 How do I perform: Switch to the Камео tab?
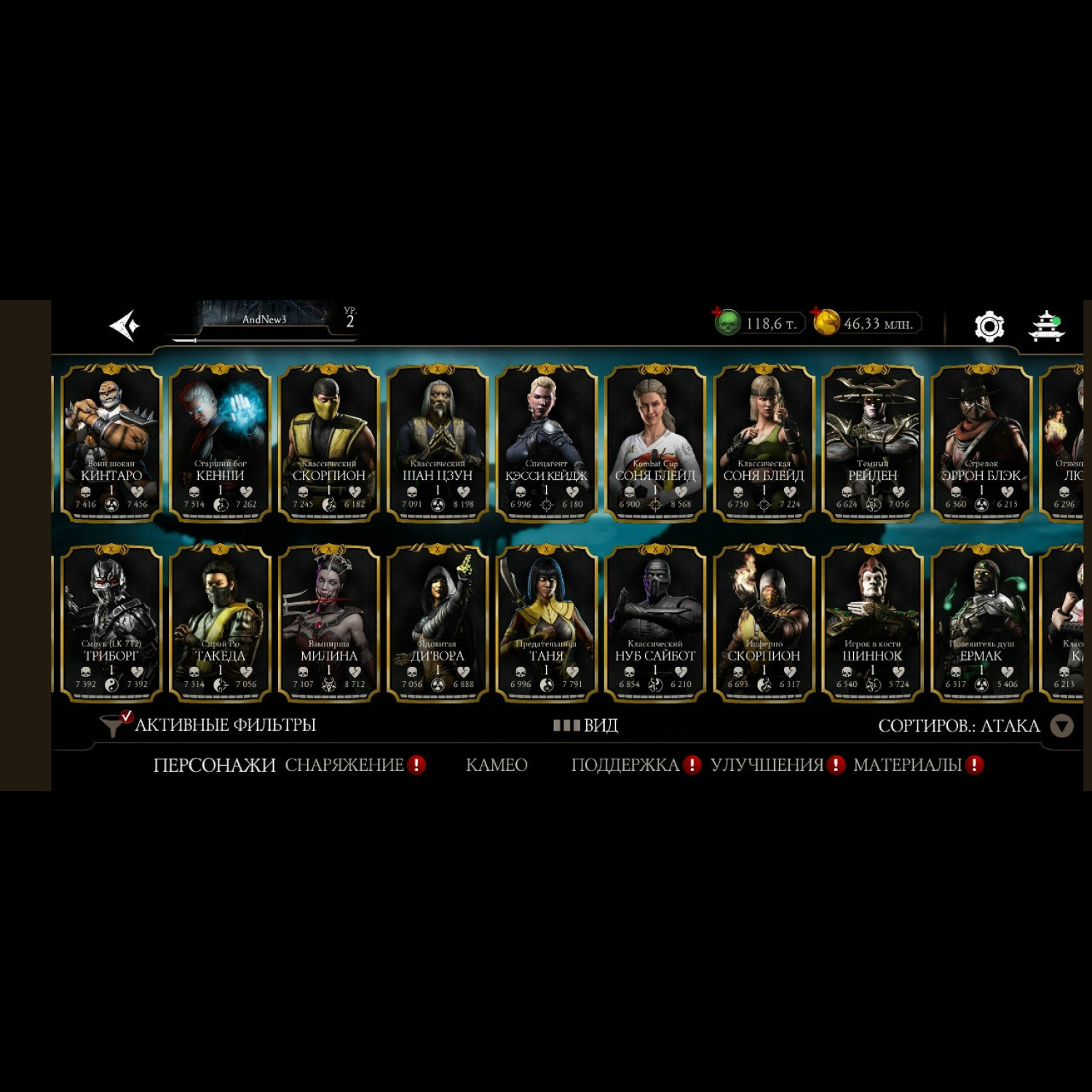tap(496, 765)
